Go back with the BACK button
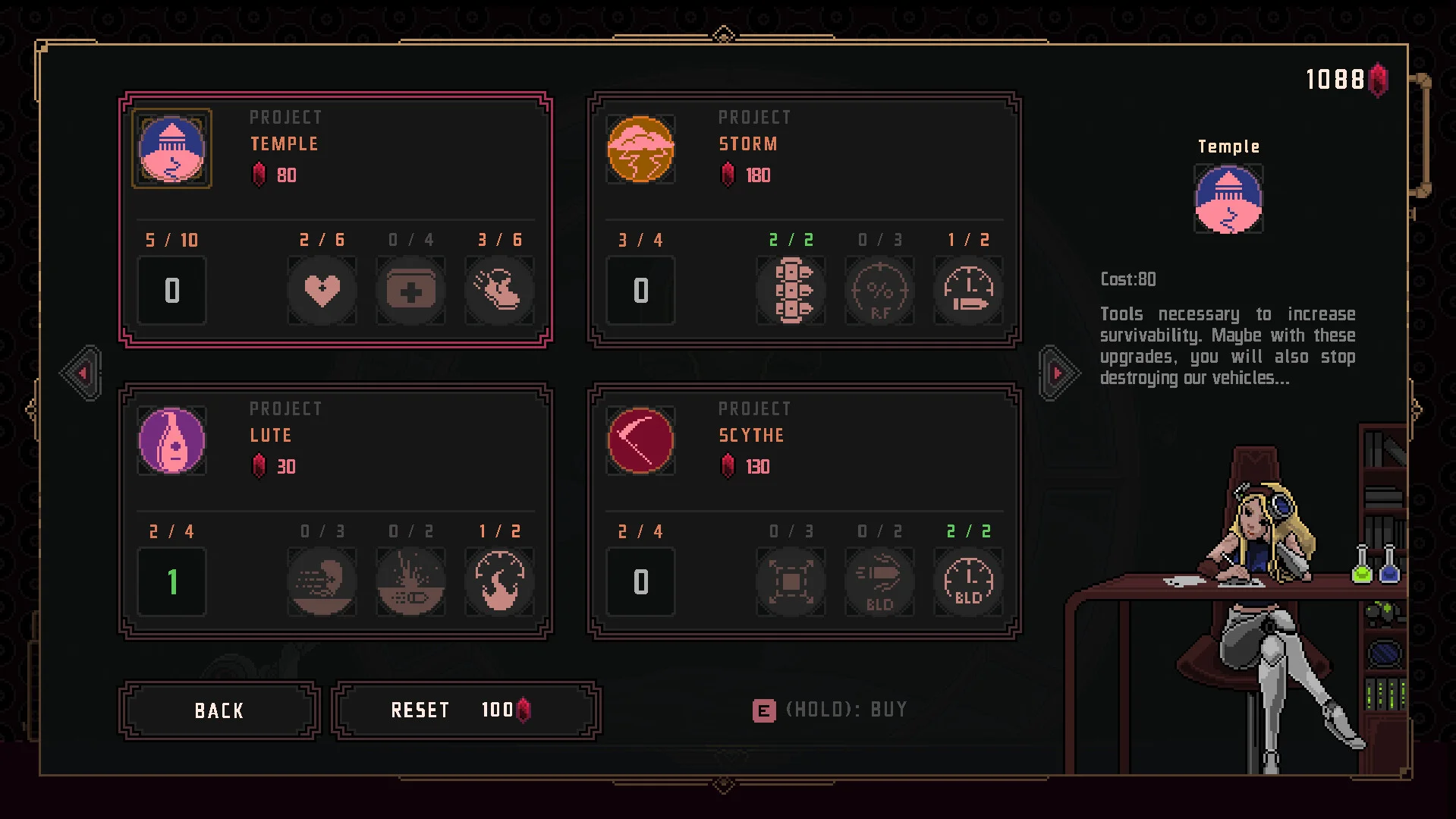Screen dimensions: 1456x819 [219, 710]
